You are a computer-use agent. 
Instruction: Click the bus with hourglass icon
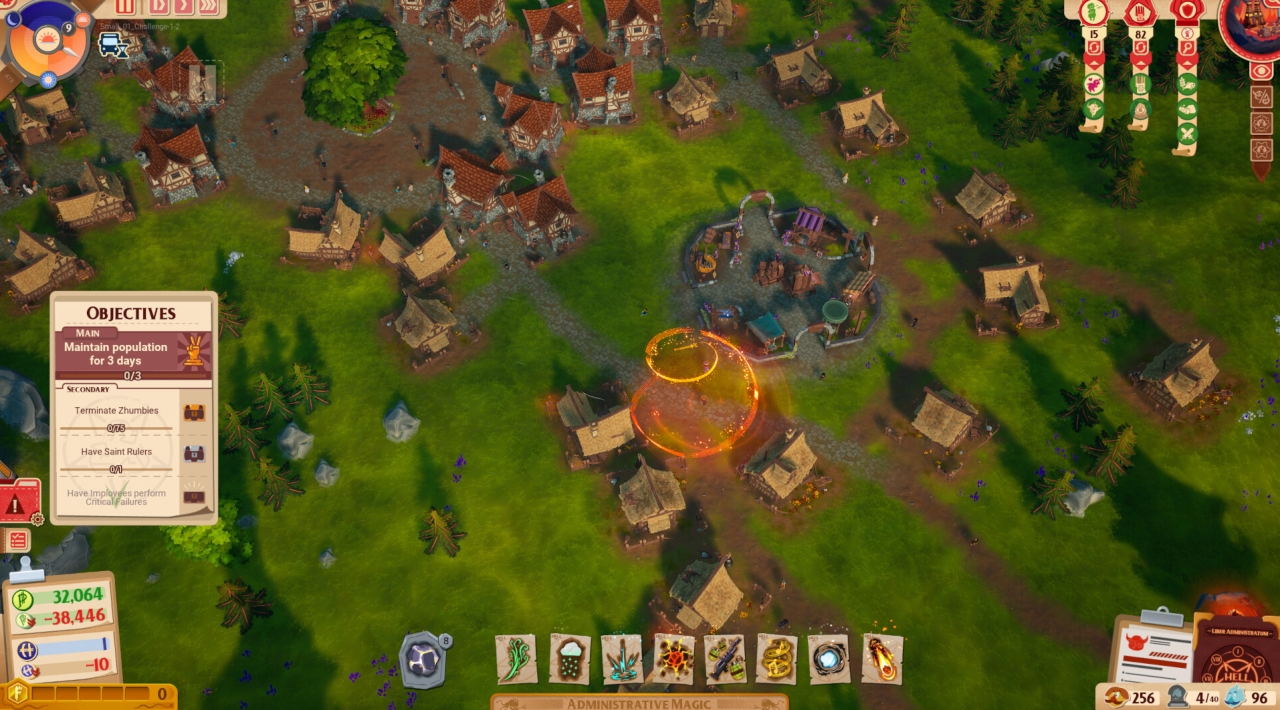tap(111, 45)
